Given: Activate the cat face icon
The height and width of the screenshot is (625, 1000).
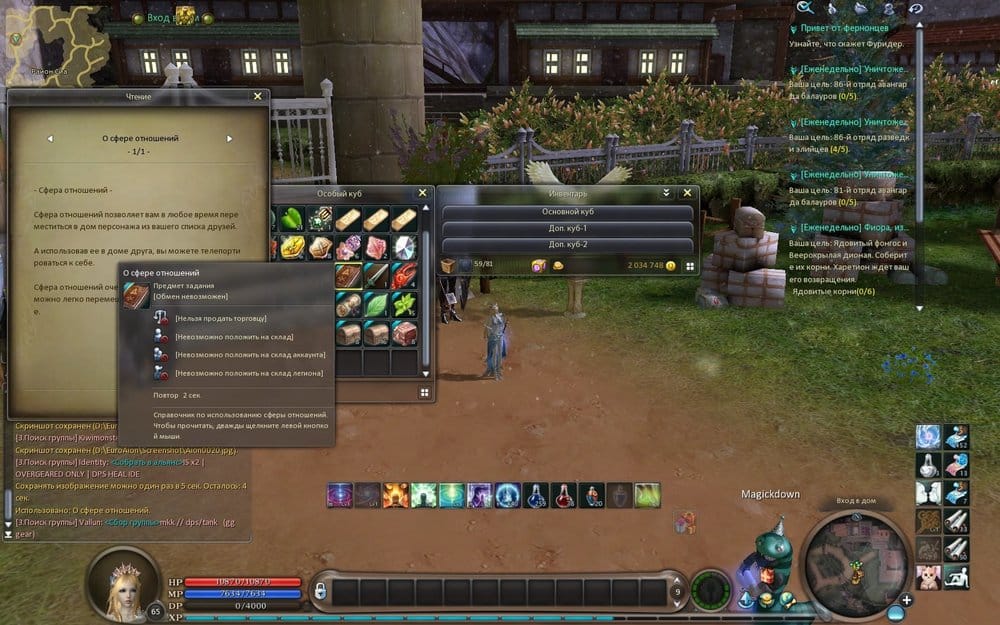Looking at the screenshot, I should (929, 576).
